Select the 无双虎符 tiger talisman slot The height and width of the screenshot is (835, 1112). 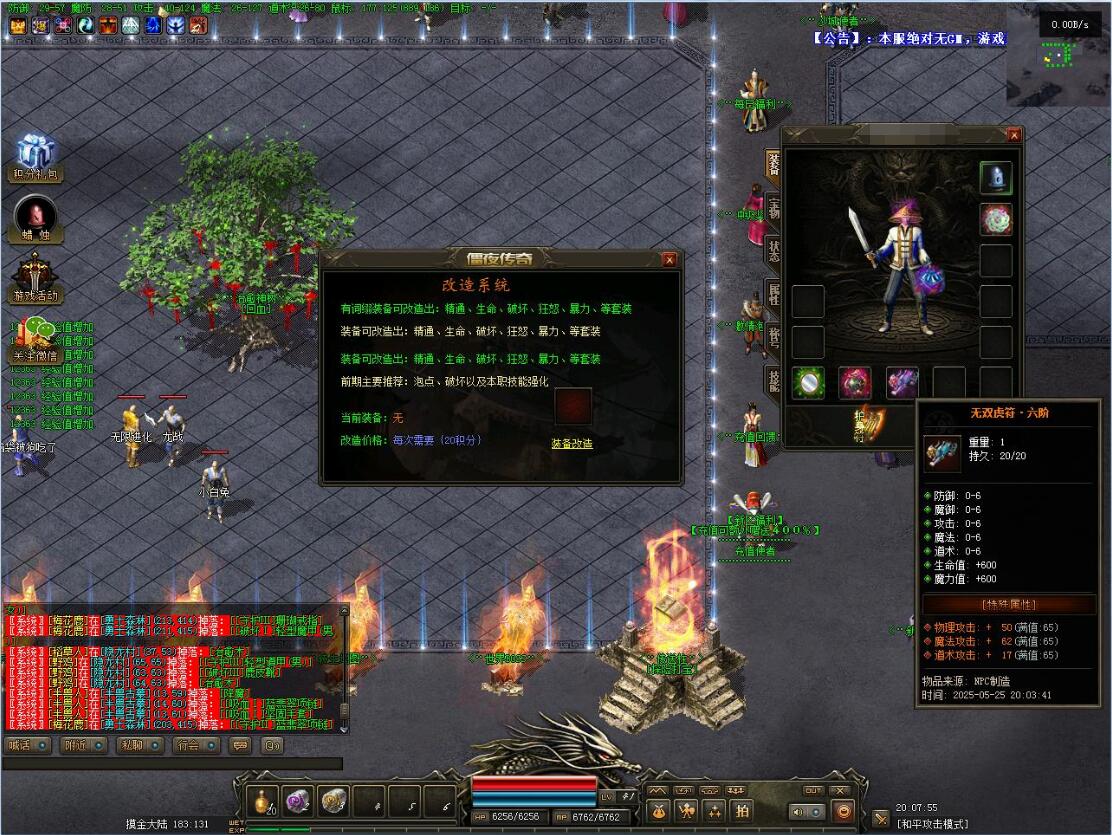(x=902, y=382)
